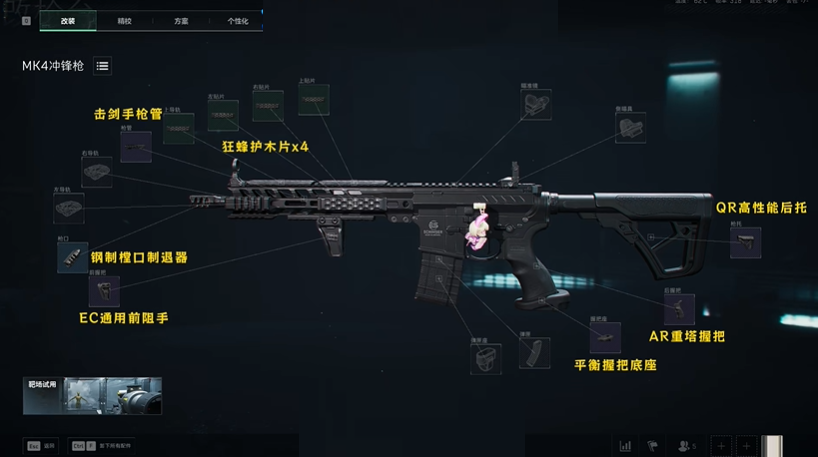Image resolution: width=818 pixels, height=457 pixels.
Task: Open the 靶场试用 firing range thumbnail
Action: point(92,396)
